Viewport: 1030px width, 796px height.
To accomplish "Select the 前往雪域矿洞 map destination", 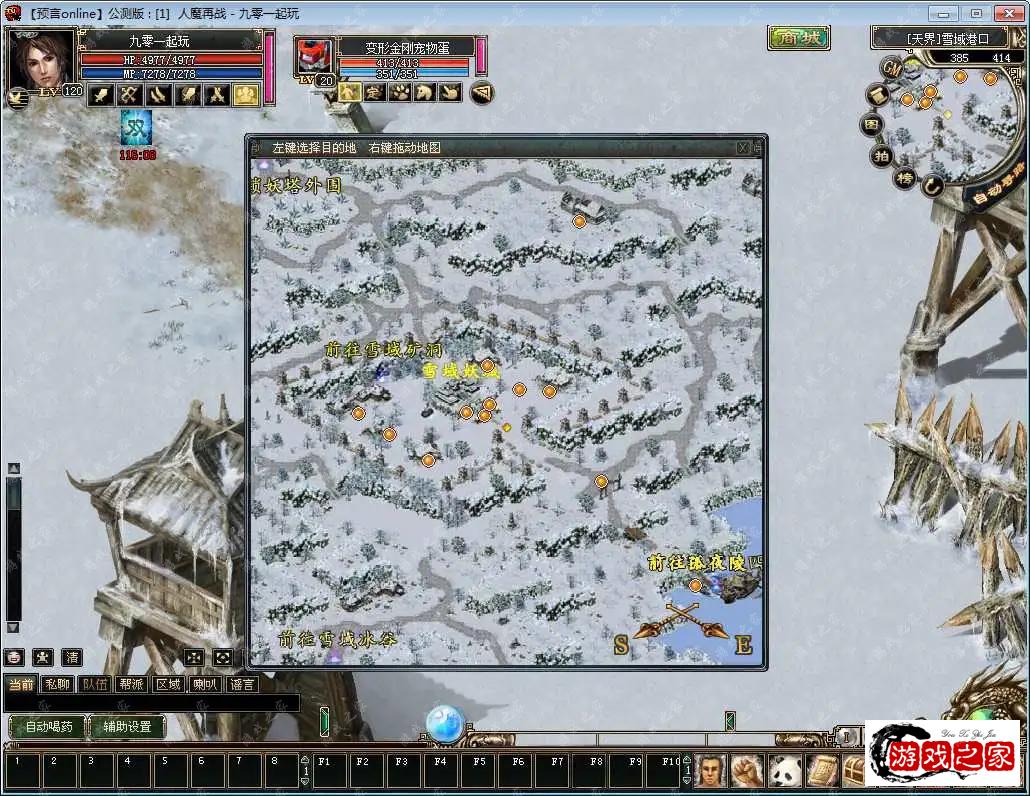I will 384,351.
